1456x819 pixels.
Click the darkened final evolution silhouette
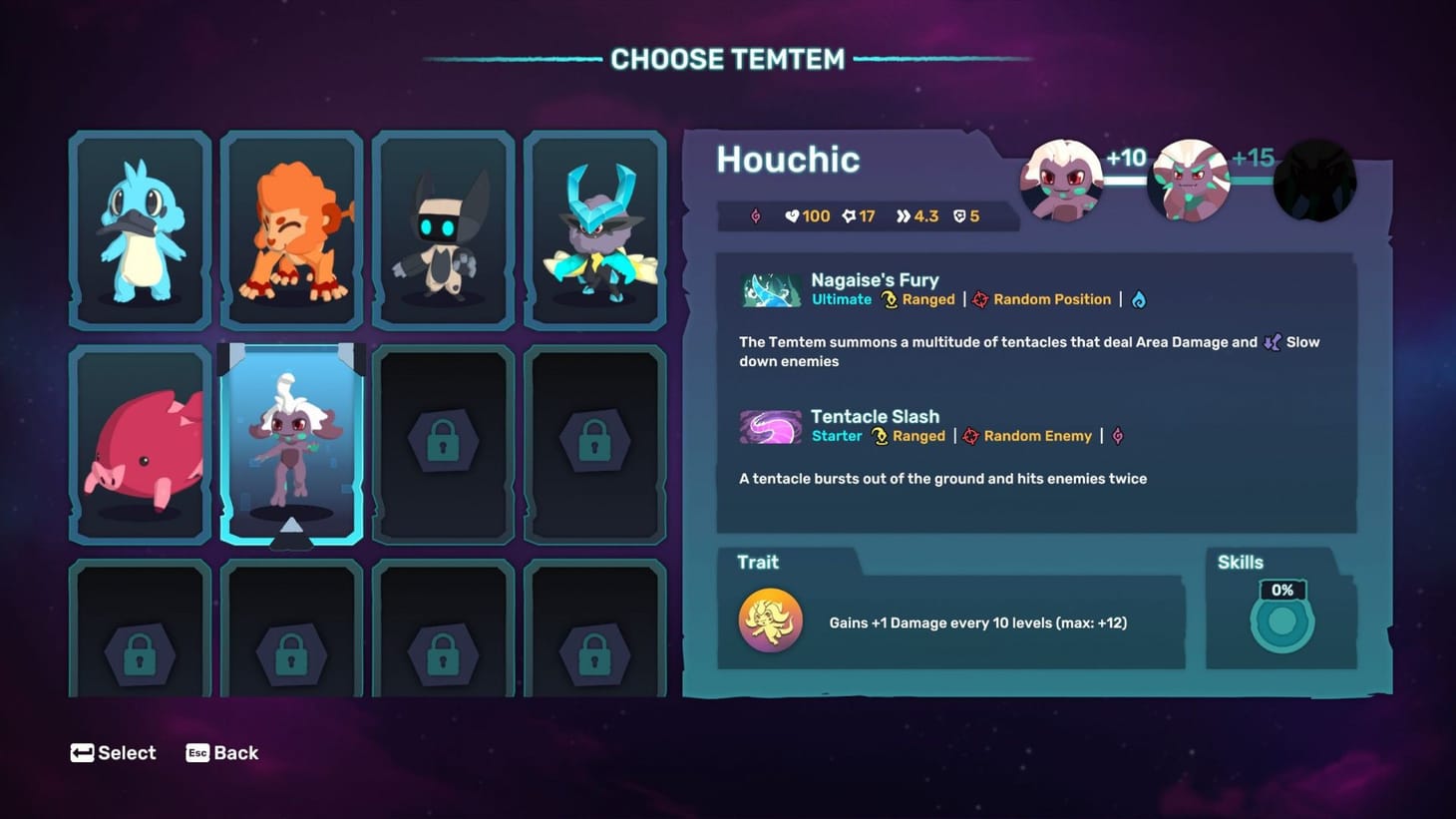pos(1314,182)
